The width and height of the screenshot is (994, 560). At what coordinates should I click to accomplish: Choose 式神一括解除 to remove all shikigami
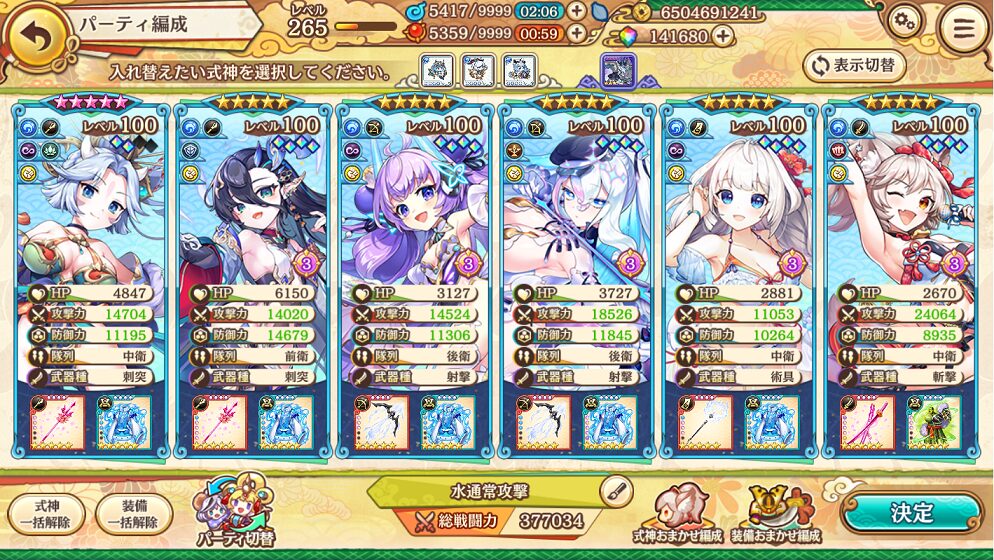pyautogui.click(x=46, y=514)
